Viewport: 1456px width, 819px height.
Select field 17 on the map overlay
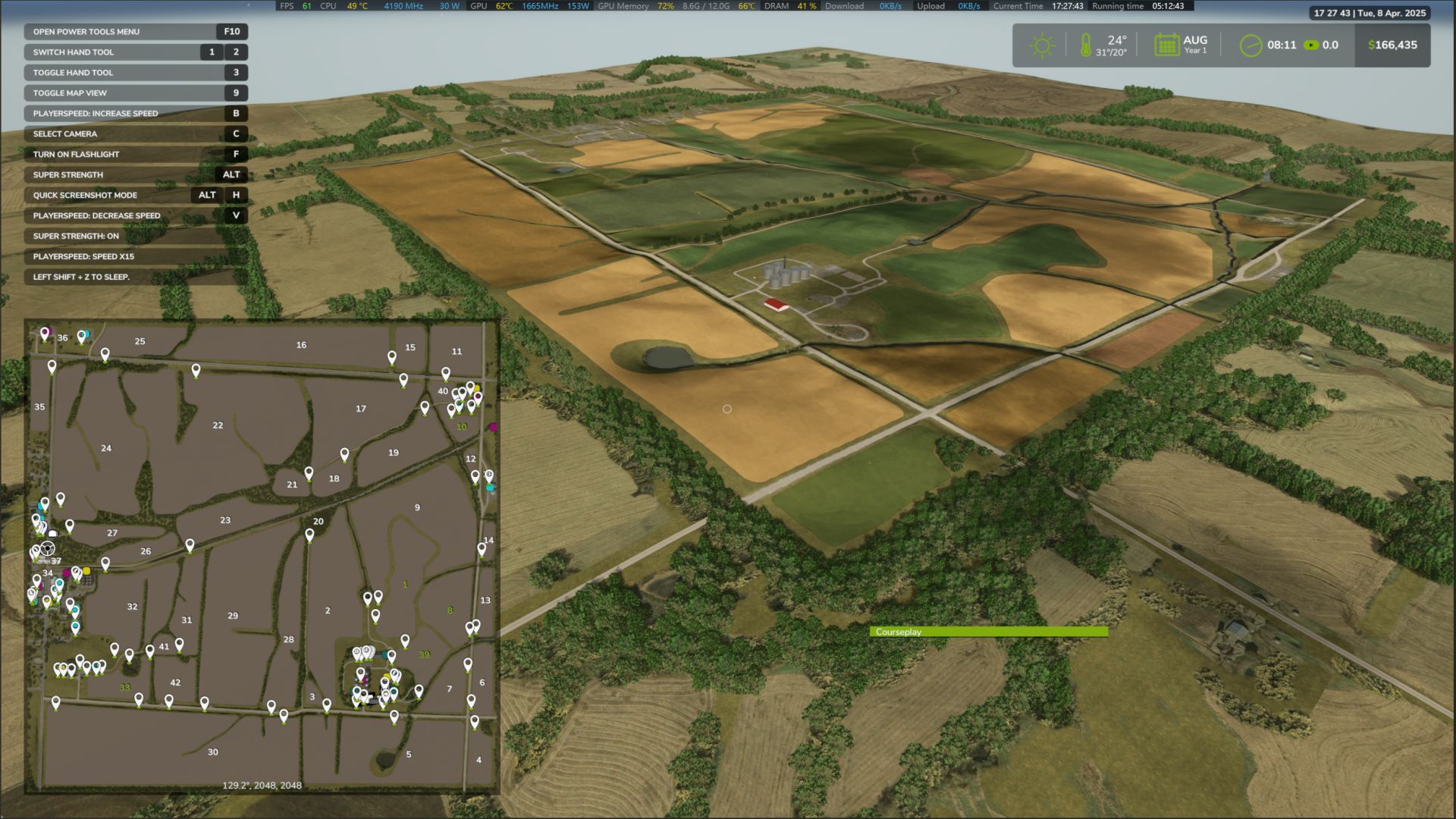[361, 409]
